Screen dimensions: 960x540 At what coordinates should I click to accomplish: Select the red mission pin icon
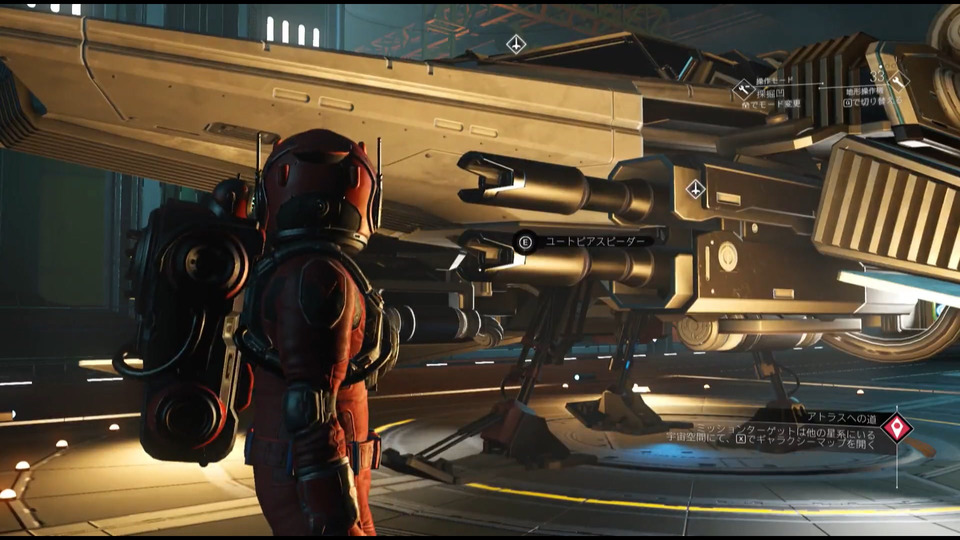[897, 429]
